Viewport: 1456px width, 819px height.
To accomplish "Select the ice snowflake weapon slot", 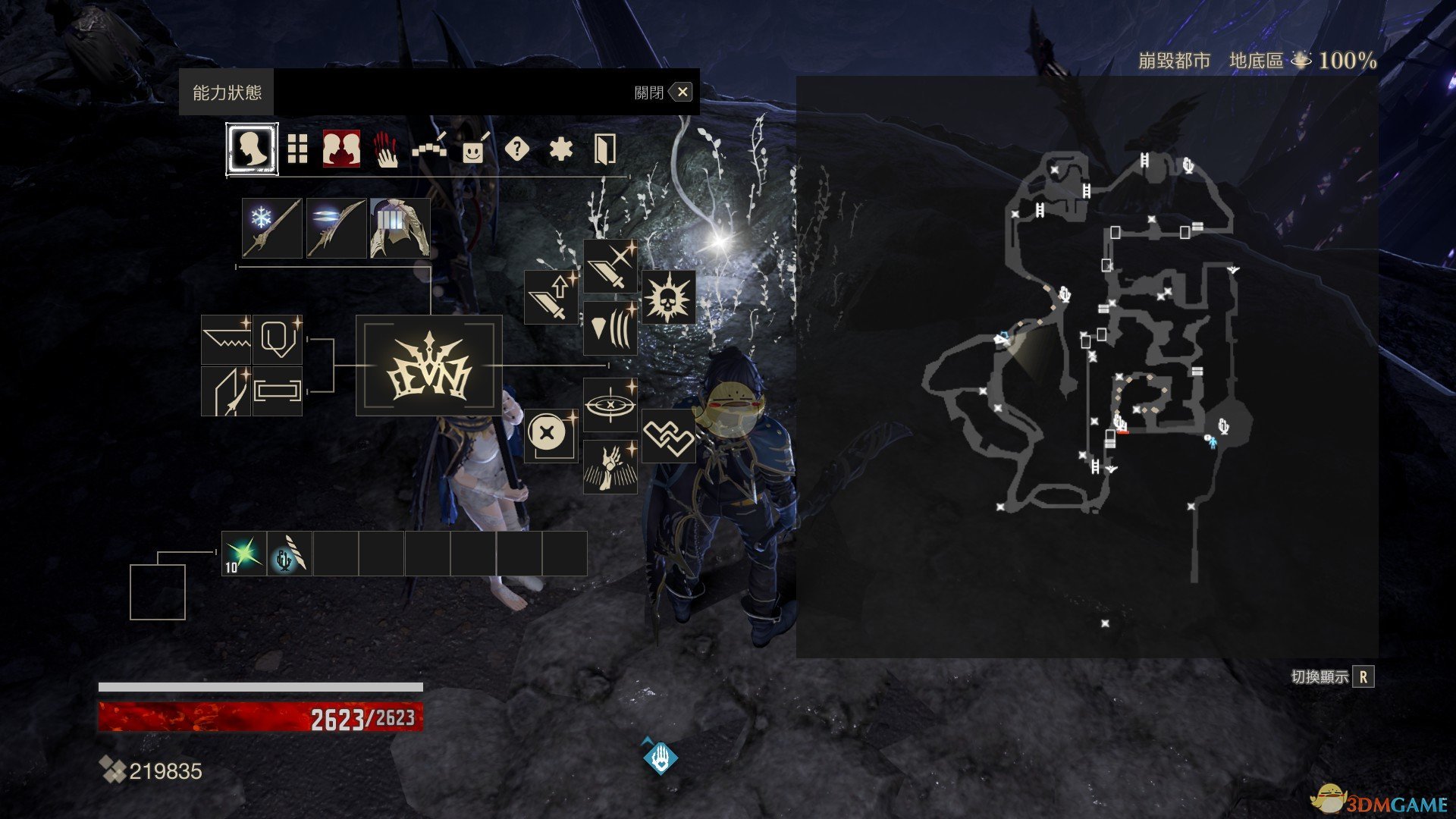I will click(272, 228).
